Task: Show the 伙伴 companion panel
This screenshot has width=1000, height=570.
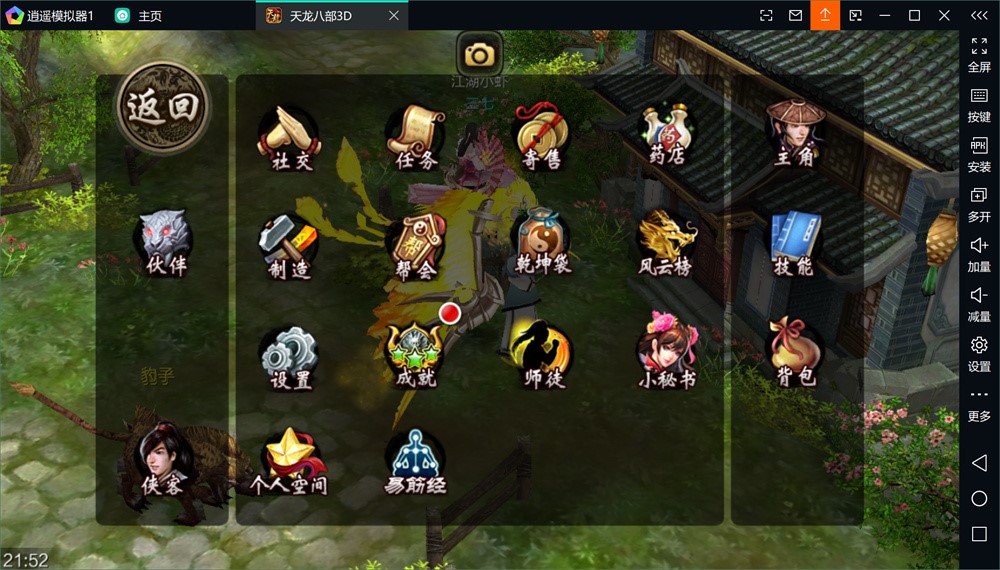Action: pos(165,244)
